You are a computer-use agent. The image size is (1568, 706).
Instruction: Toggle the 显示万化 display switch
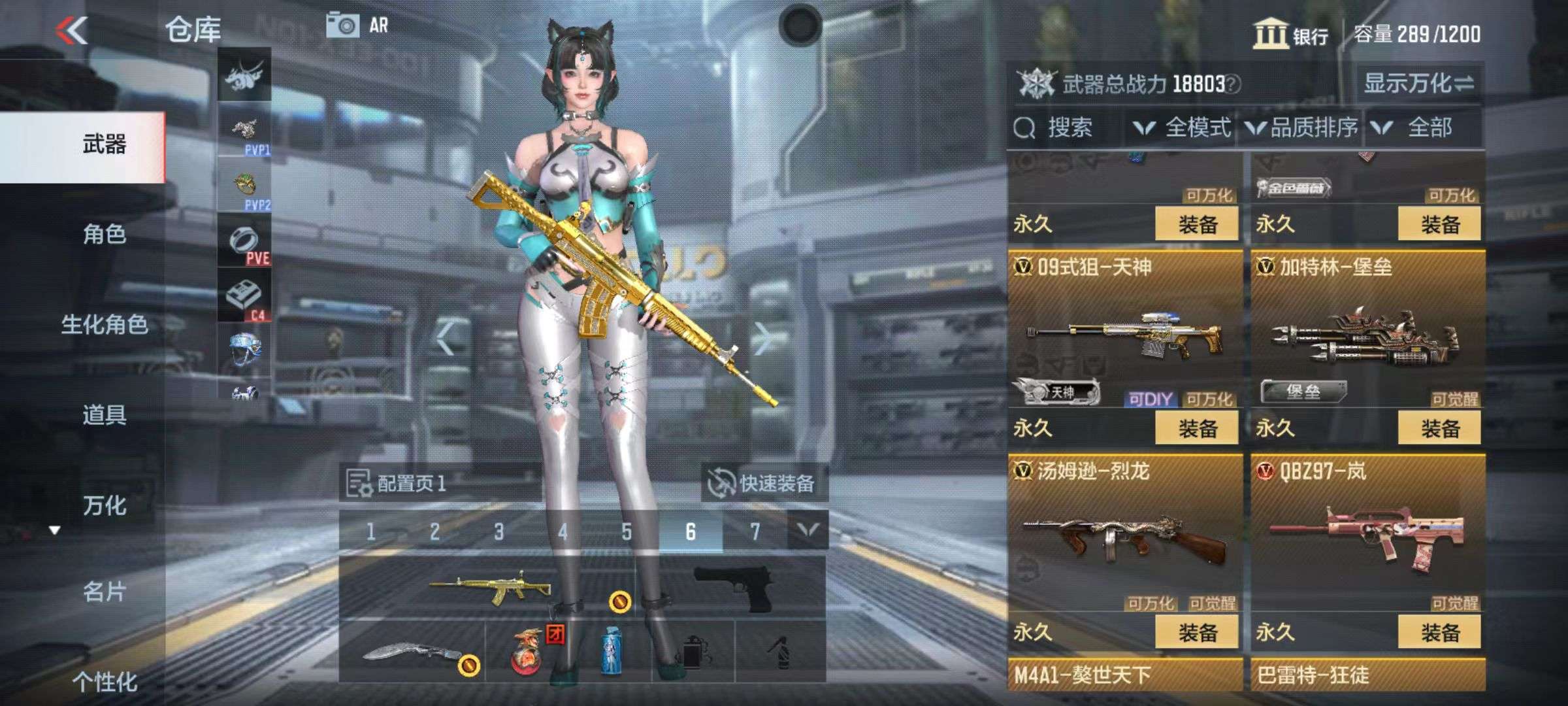tap(1418, 83)
